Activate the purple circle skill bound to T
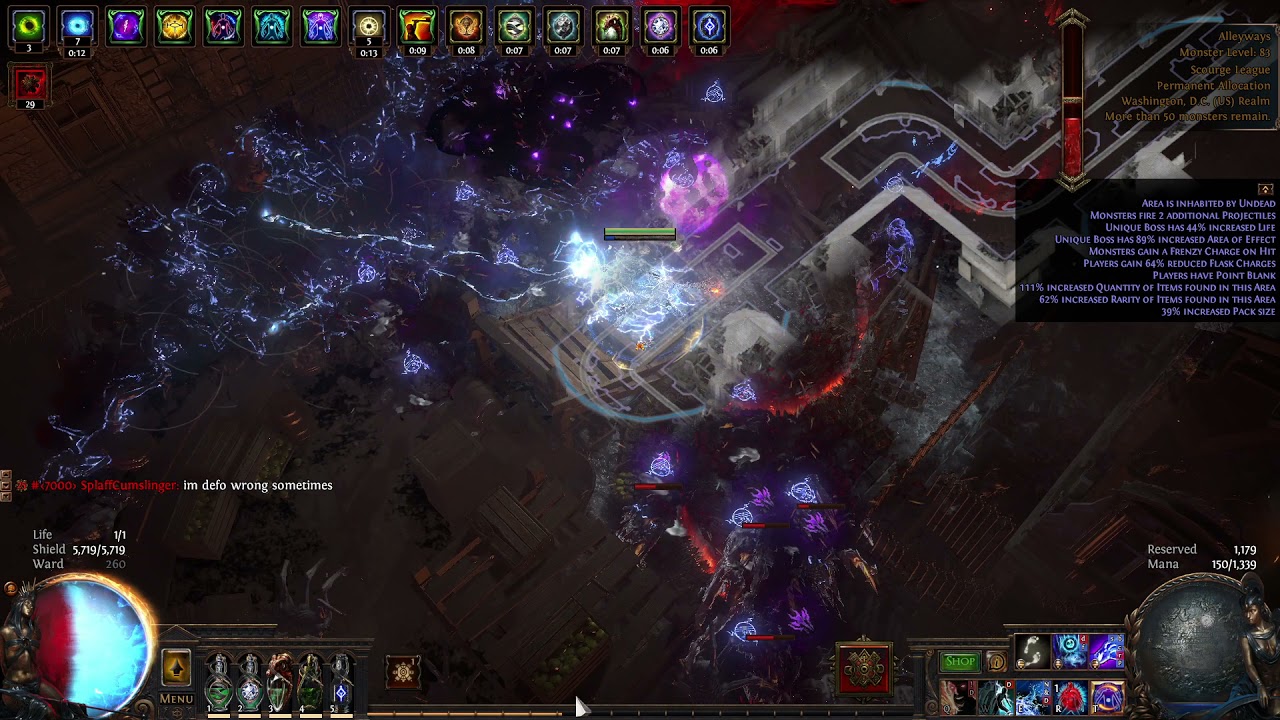Viewport: 1280px width, 720px height. click(x=1107, y=697)
